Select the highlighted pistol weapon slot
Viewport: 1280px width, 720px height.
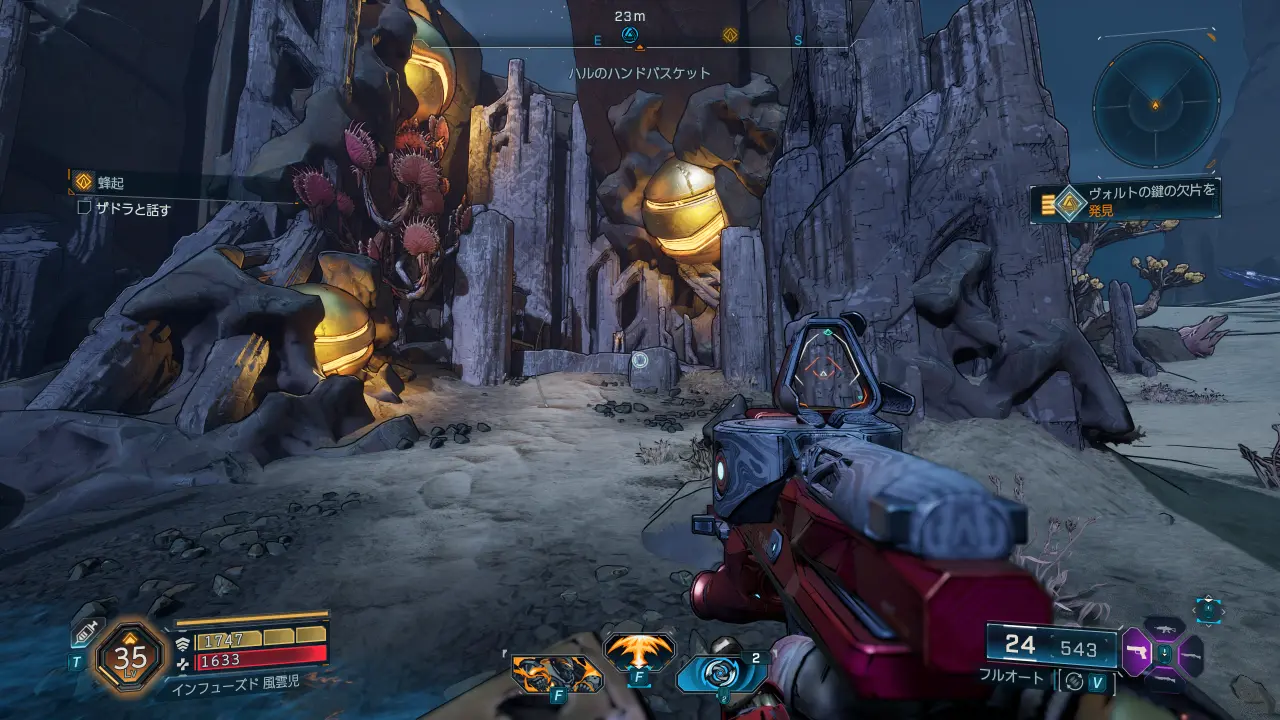click(1136, 653)
